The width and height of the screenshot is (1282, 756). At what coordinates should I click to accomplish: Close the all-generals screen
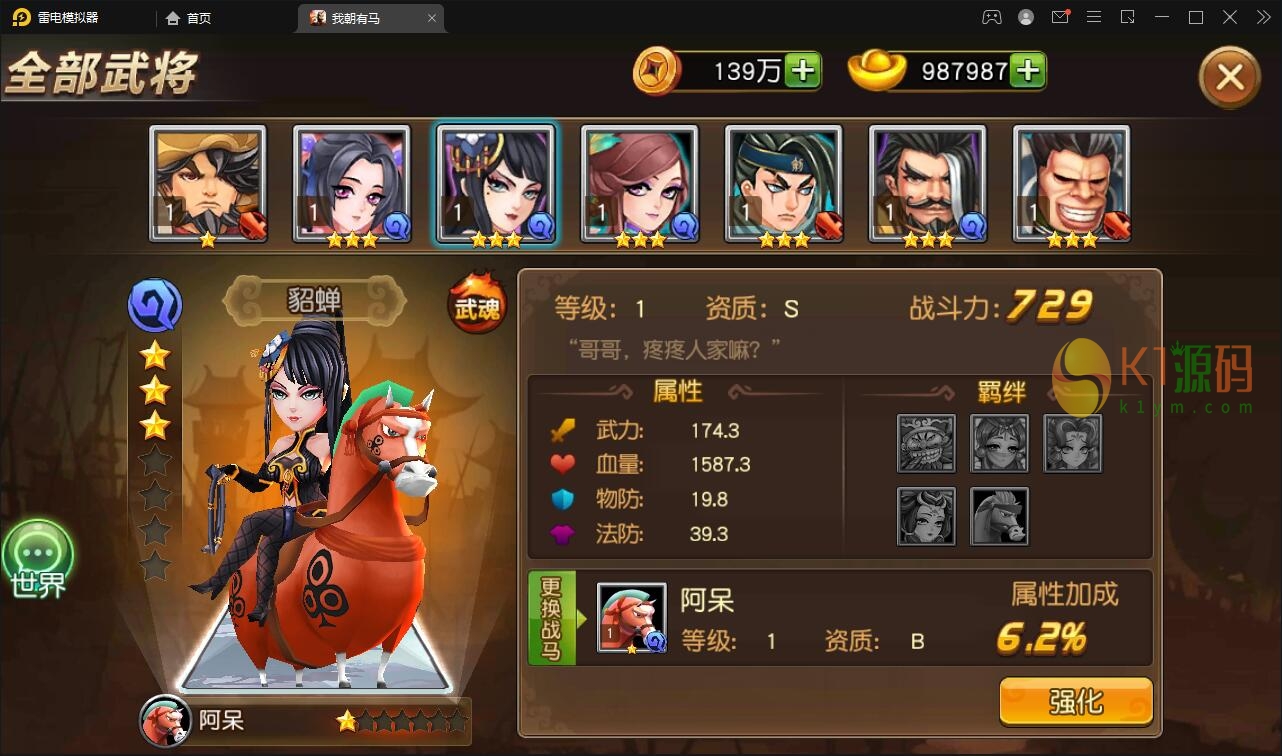(x=1229, y=77)
